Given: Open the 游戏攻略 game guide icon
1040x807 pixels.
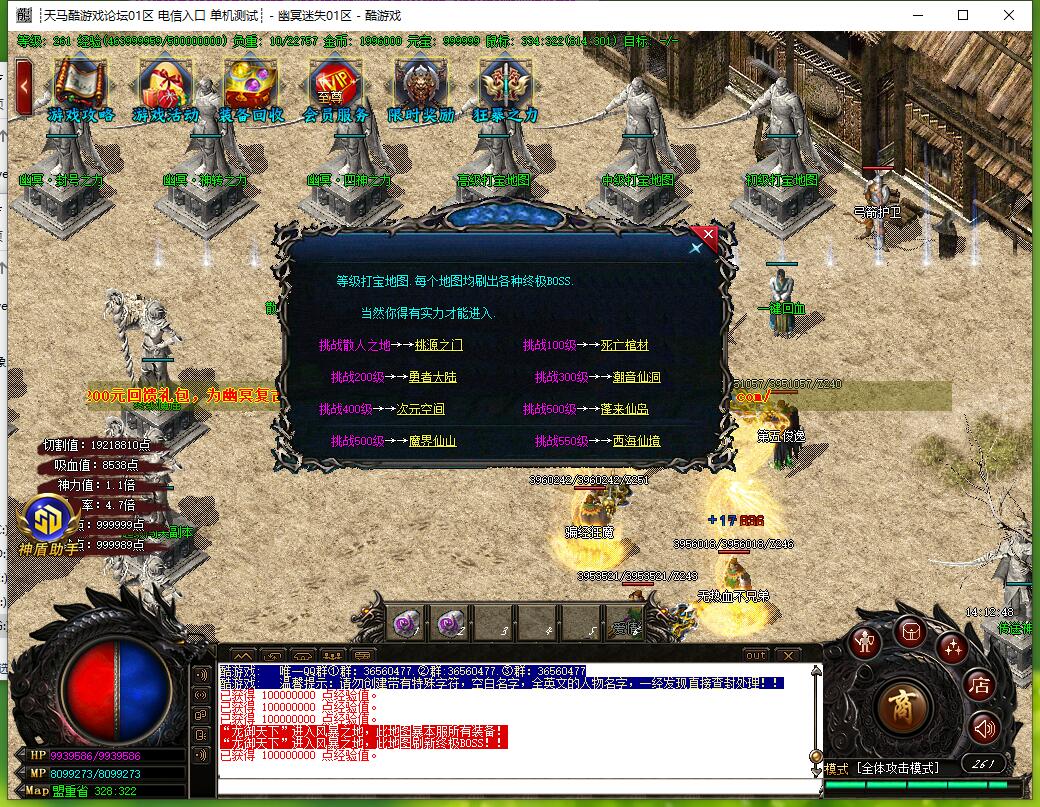Looking at the screenshot, I should pos(80,86).
